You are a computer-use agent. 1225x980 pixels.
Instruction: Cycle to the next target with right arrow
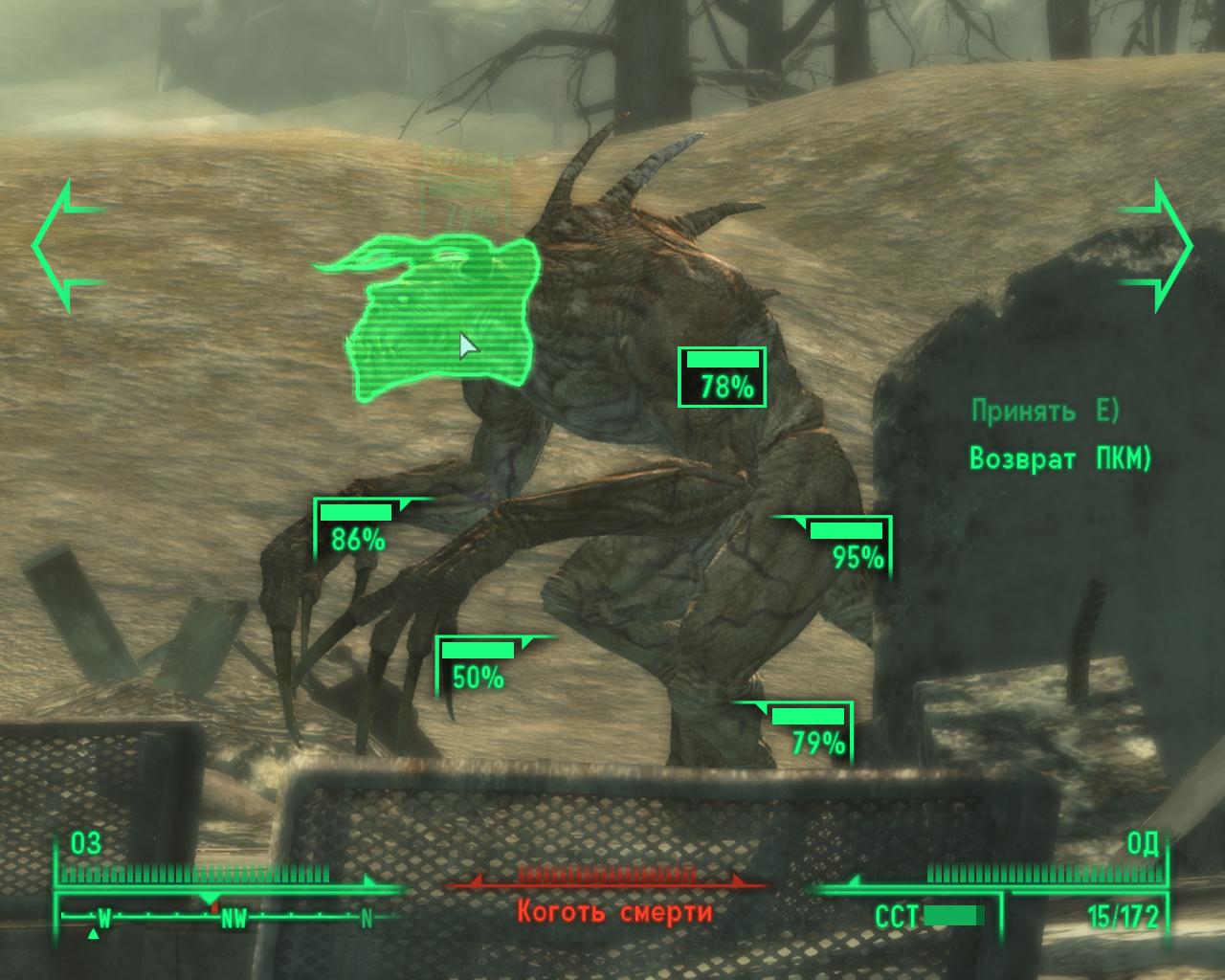1157,246
